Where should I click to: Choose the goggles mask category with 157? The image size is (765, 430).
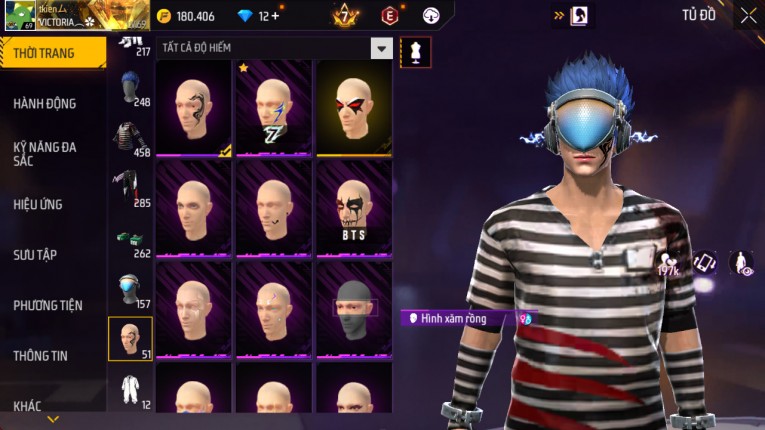[129, 291]
